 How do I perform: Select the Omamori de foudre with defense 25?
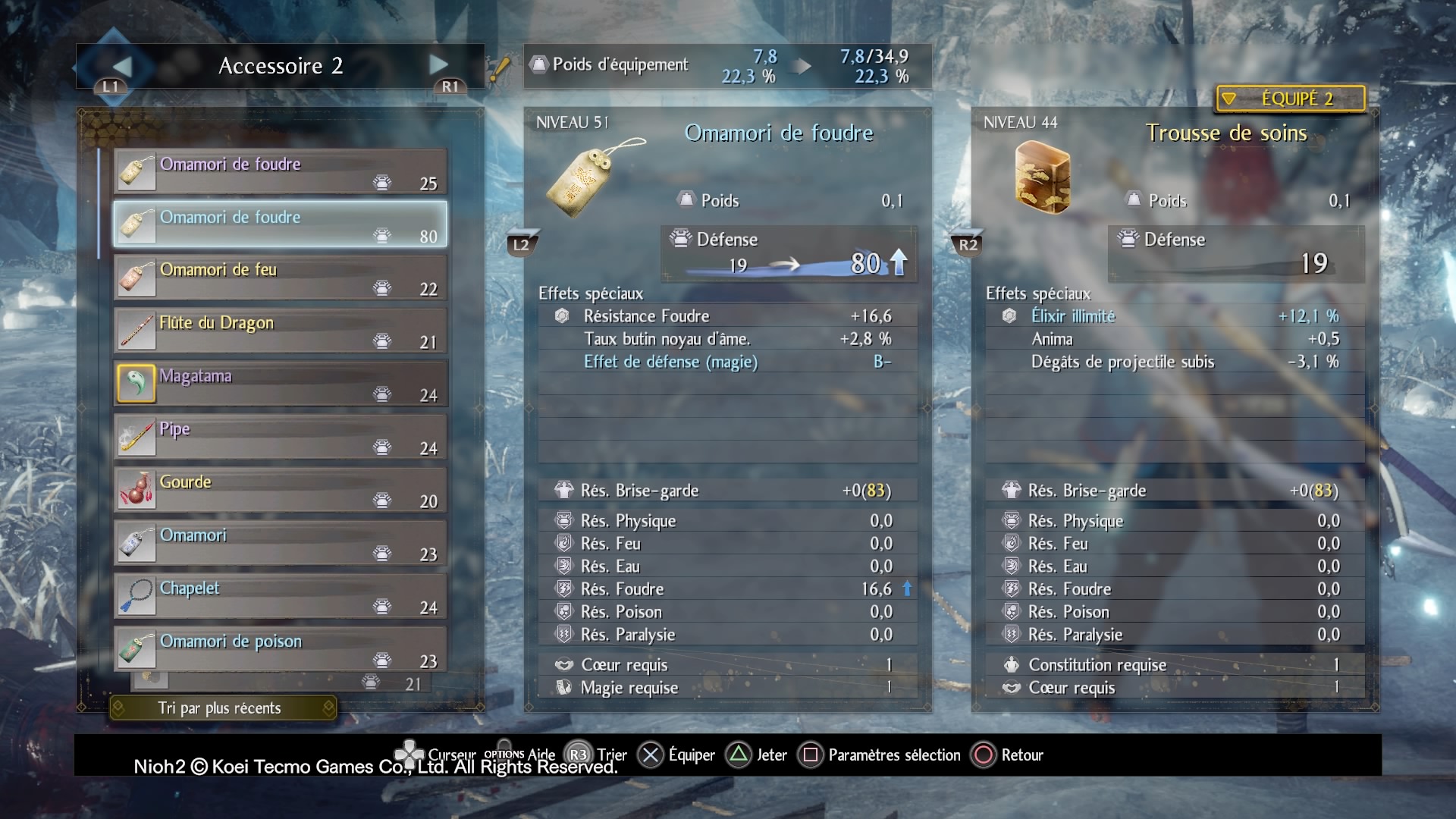[280, 171]
